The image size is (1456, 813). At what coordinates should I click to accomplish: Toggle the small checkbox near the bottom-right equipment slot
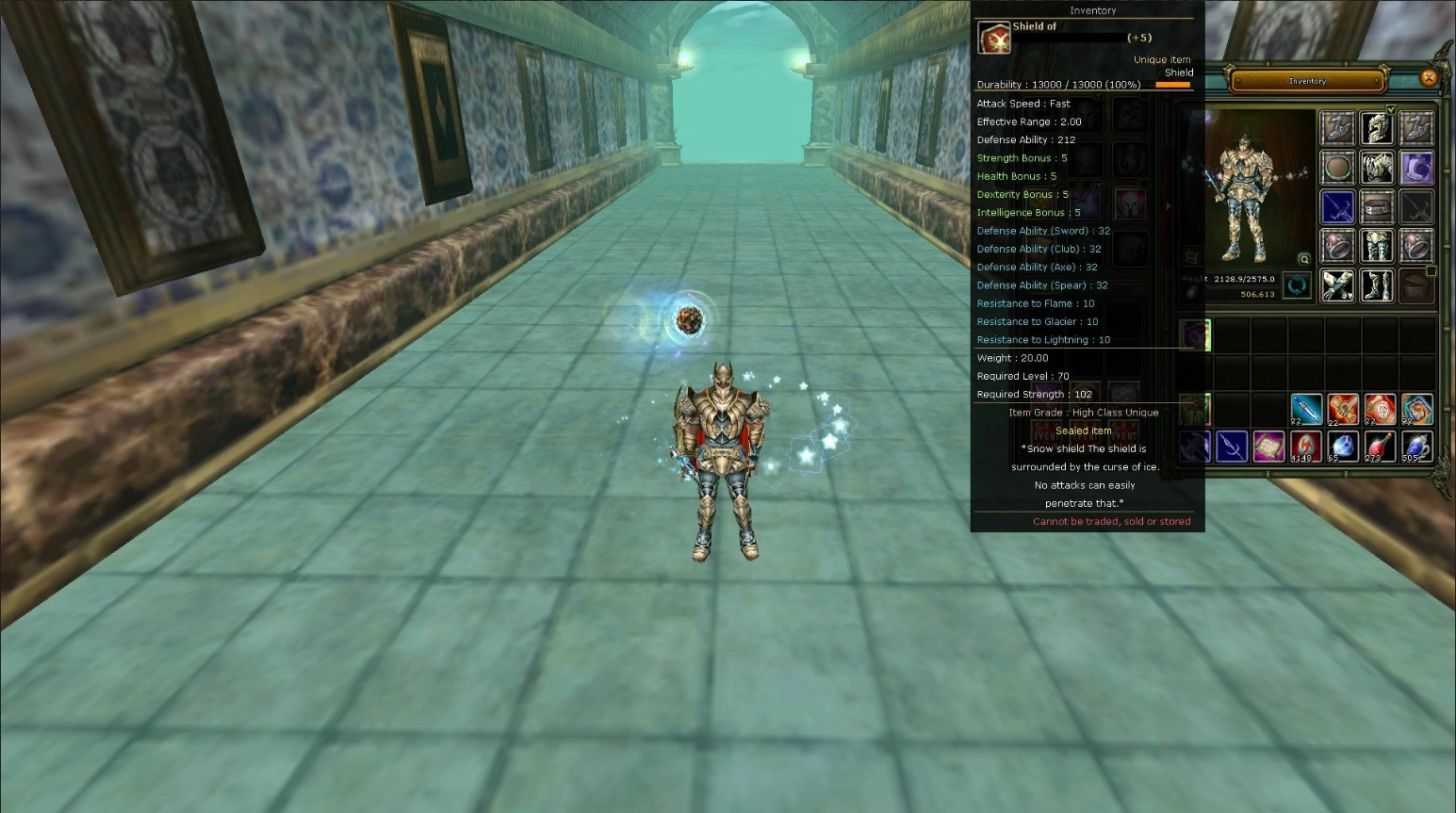pyautogui.click(x=1431, y=272)
